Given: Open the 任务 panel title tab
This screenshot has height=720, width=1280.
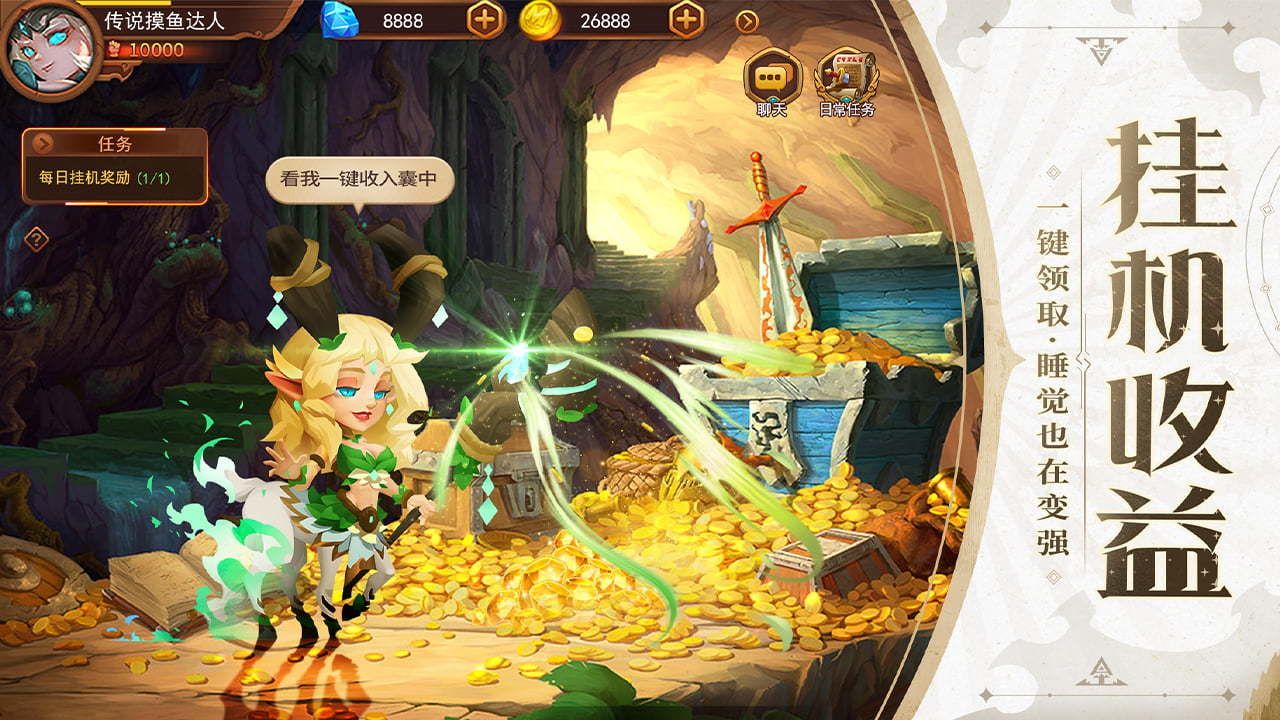Looking at the screenshot, I should pos(115,142).
